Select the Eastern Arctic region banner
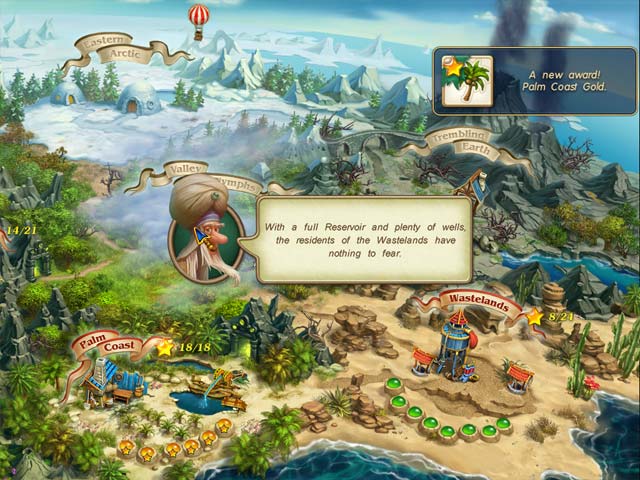 [x=112, y=49]
